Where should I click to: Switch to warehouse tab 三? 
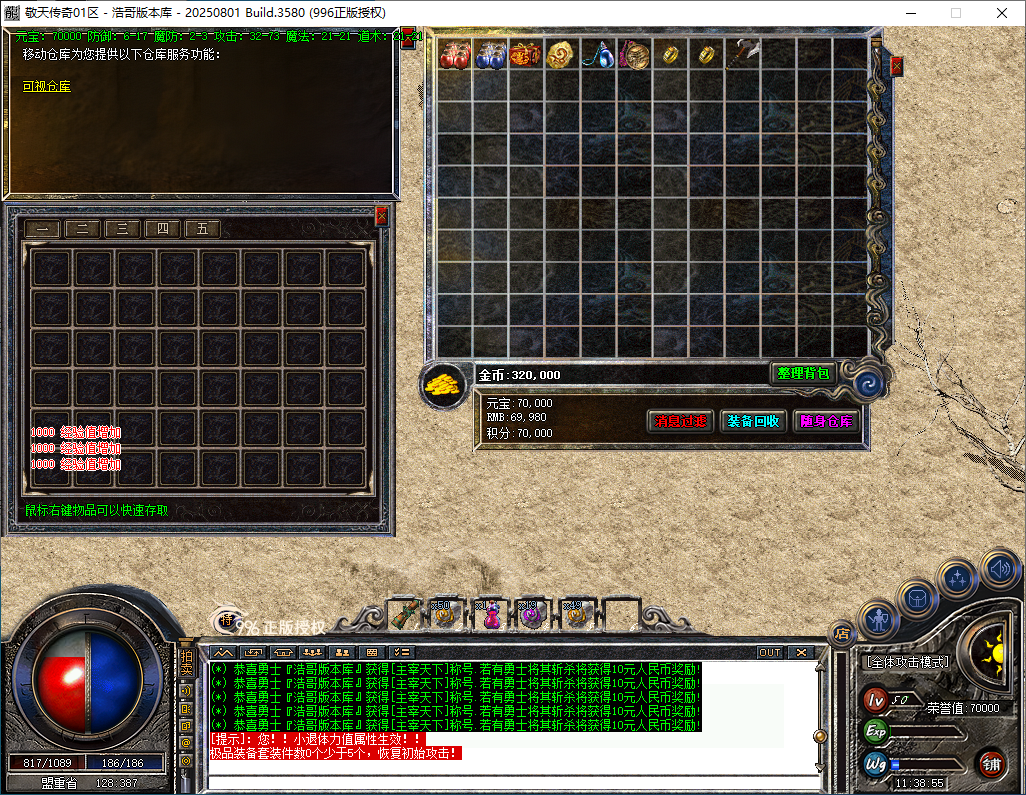click(x=122, y=229)
